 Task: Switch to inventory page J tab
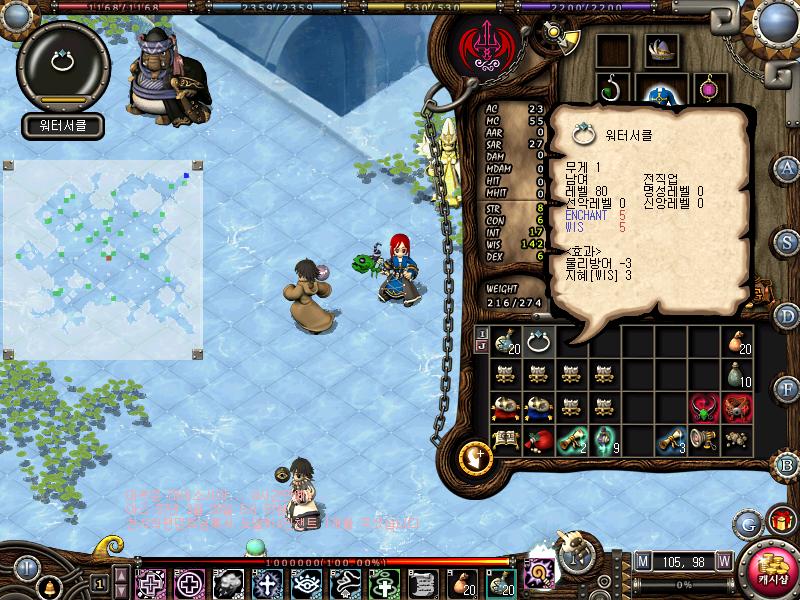coord(482,347)
